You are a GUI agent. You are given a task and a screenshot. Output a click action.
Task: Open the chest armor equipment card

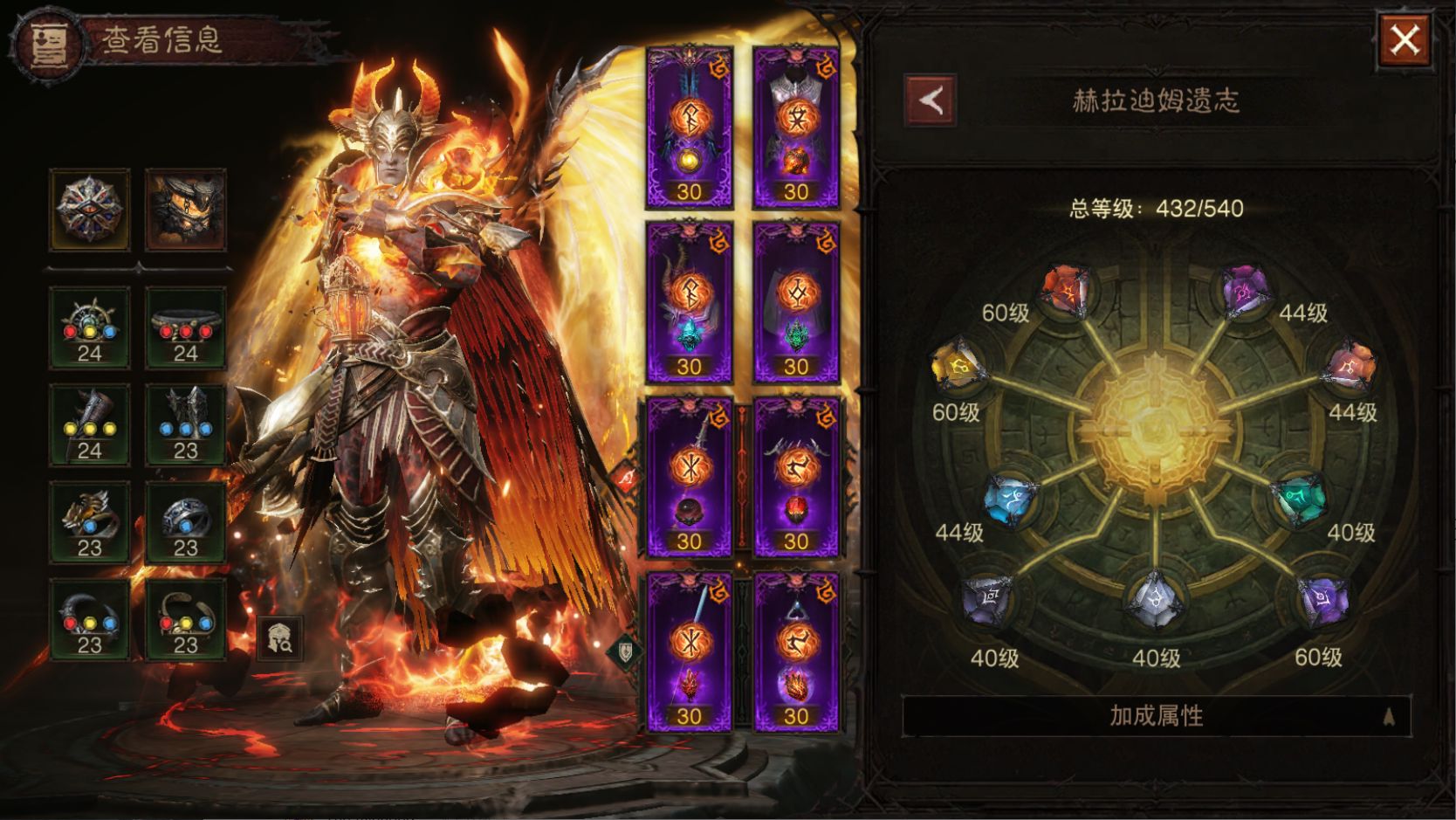(x=795, y=127)
